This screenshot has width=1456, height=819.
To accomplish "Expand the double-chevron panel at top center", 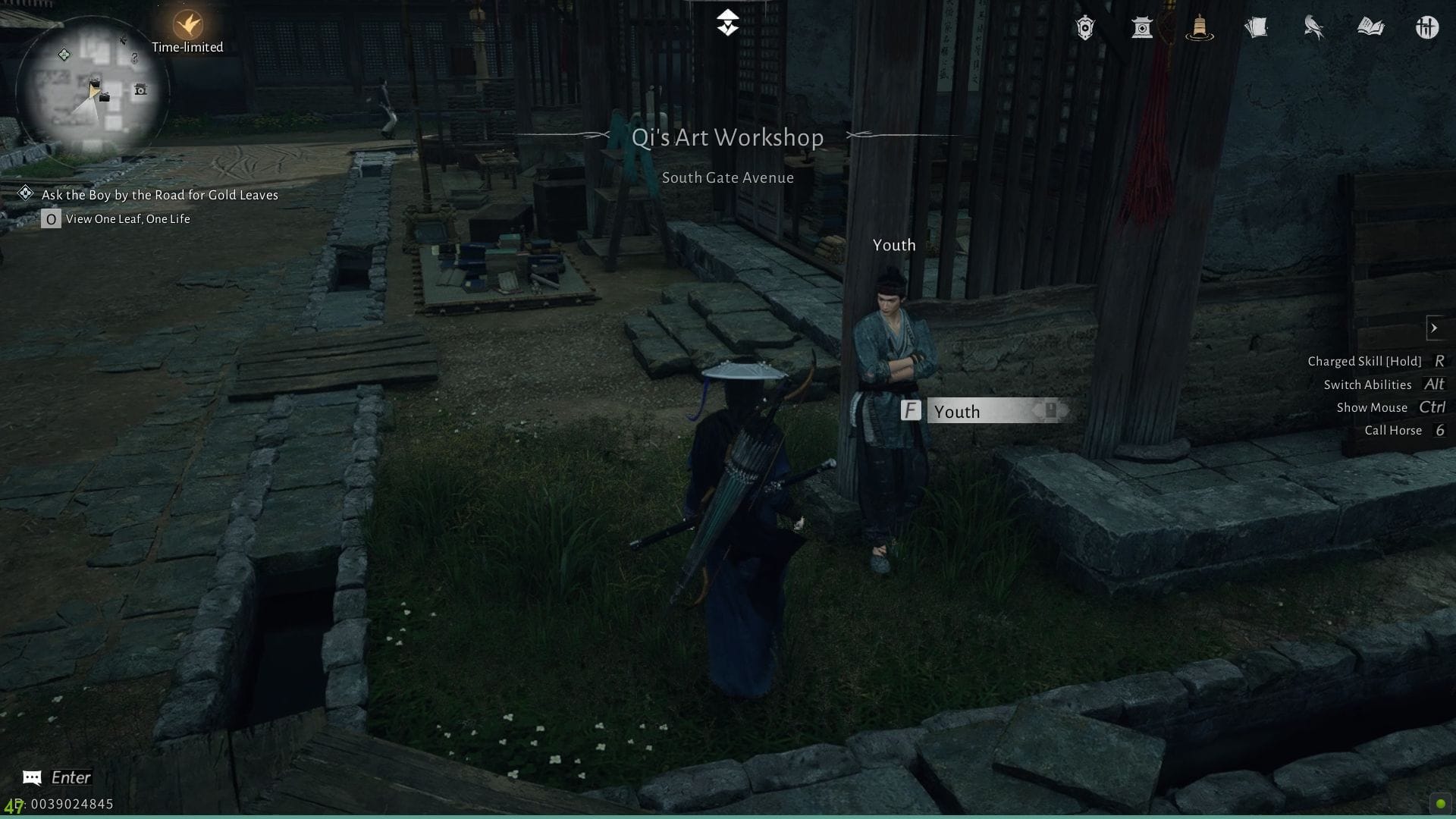I will point(727,23).
